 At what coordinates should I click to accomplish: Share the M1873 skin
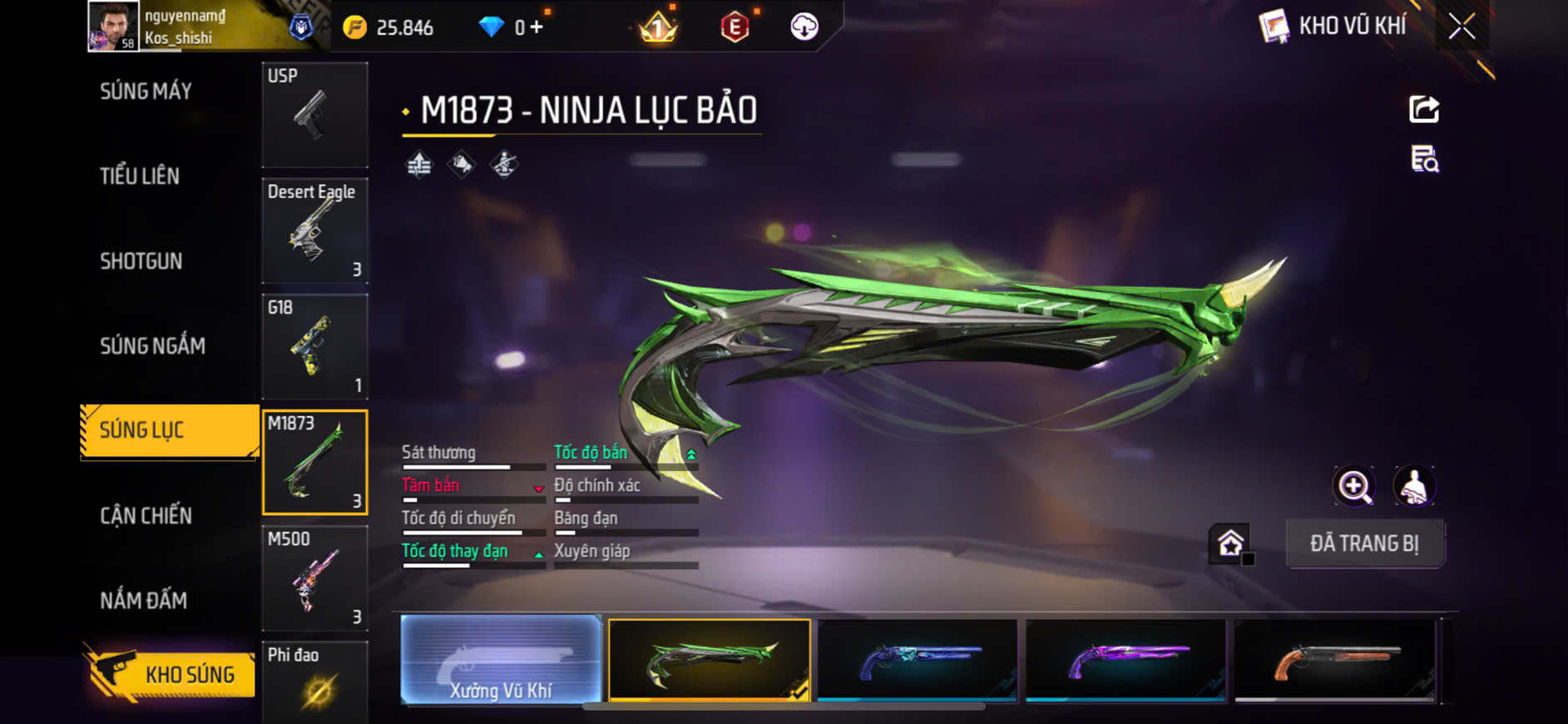coord(1423,110)
